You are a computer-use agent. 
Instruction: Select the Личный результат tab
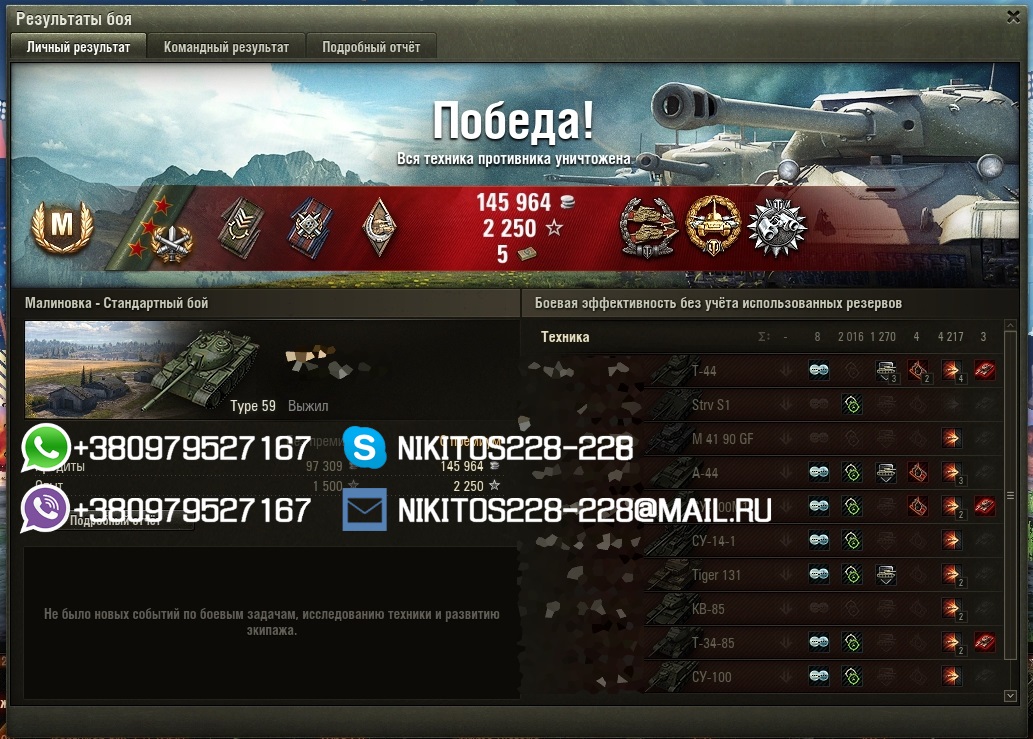(78, 47)
